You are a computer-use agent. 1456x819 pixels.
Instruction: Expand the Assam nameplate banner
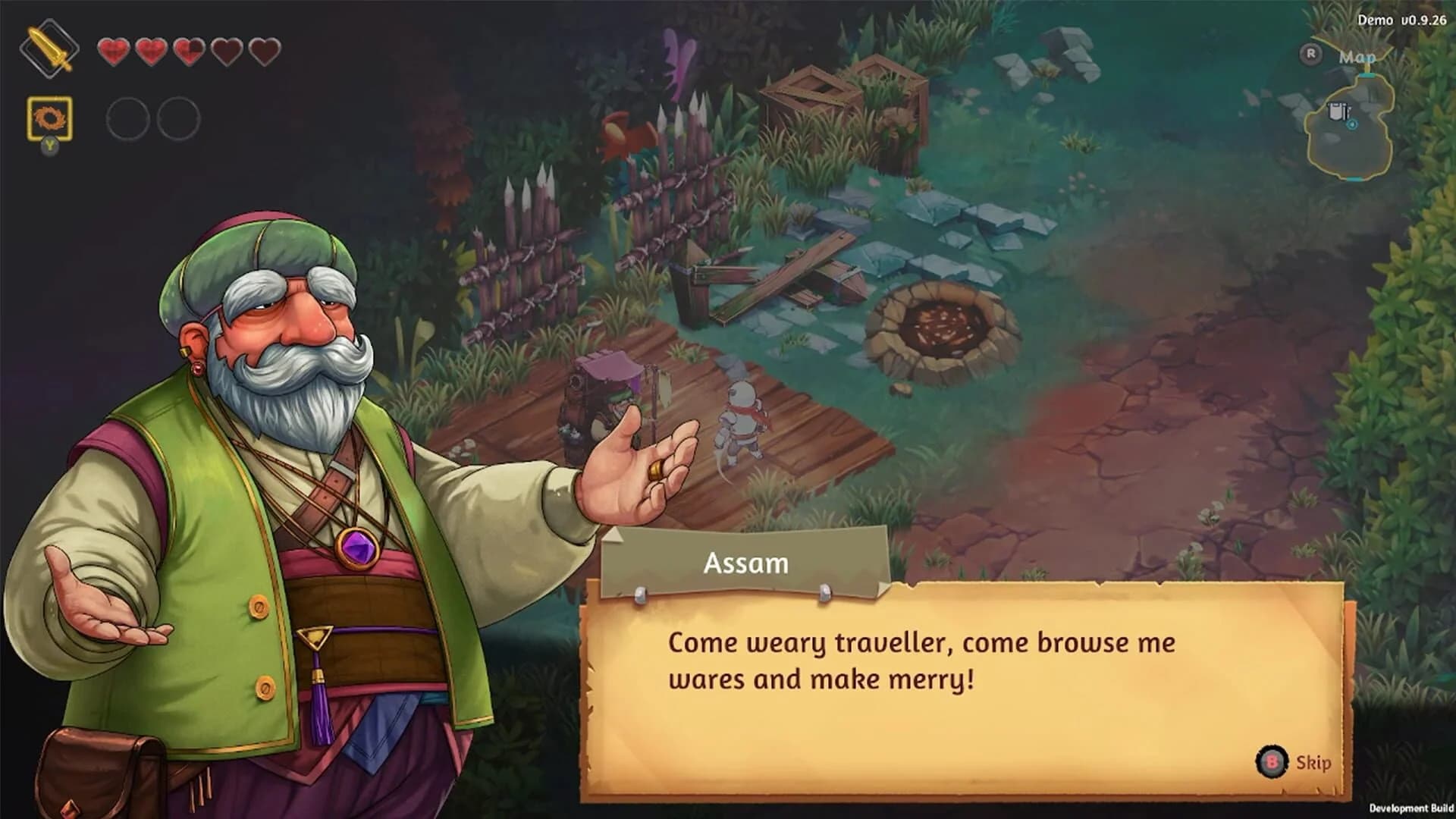746,563
